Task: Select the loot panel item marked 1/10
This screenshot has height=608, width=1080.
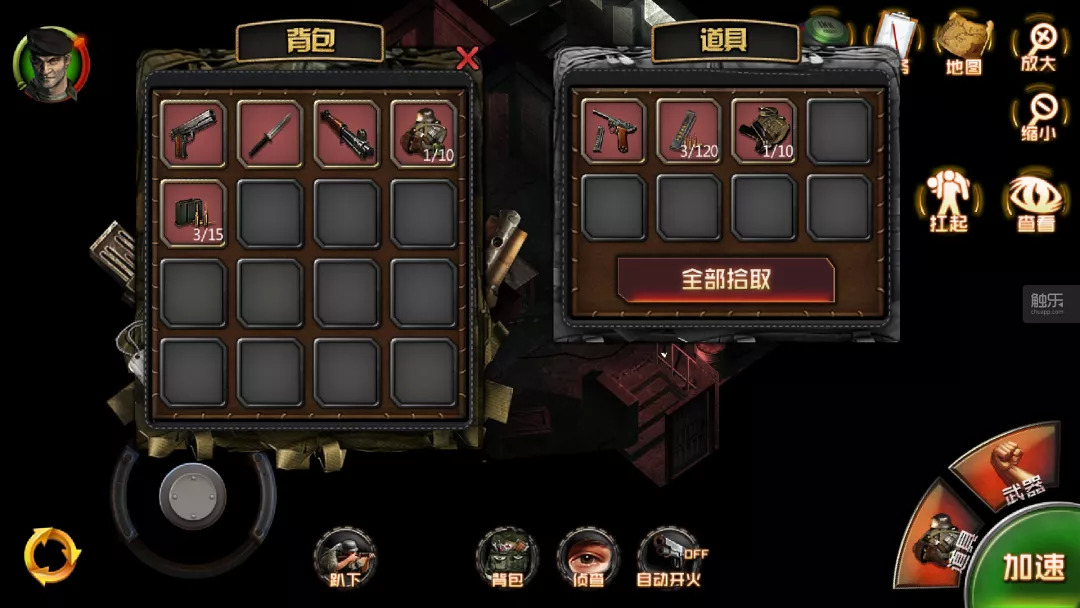Action: point(764,131)
